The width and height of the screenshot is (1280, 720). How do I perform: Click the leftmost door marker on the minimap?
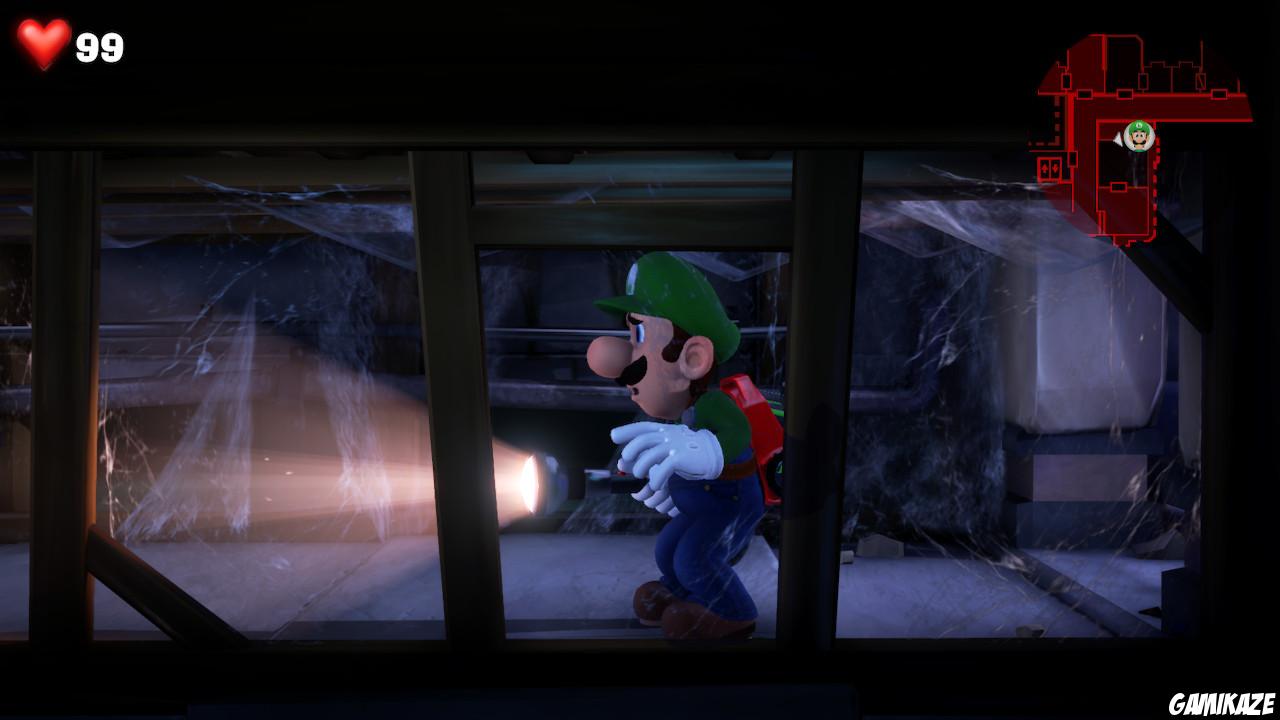point(1067,82)
